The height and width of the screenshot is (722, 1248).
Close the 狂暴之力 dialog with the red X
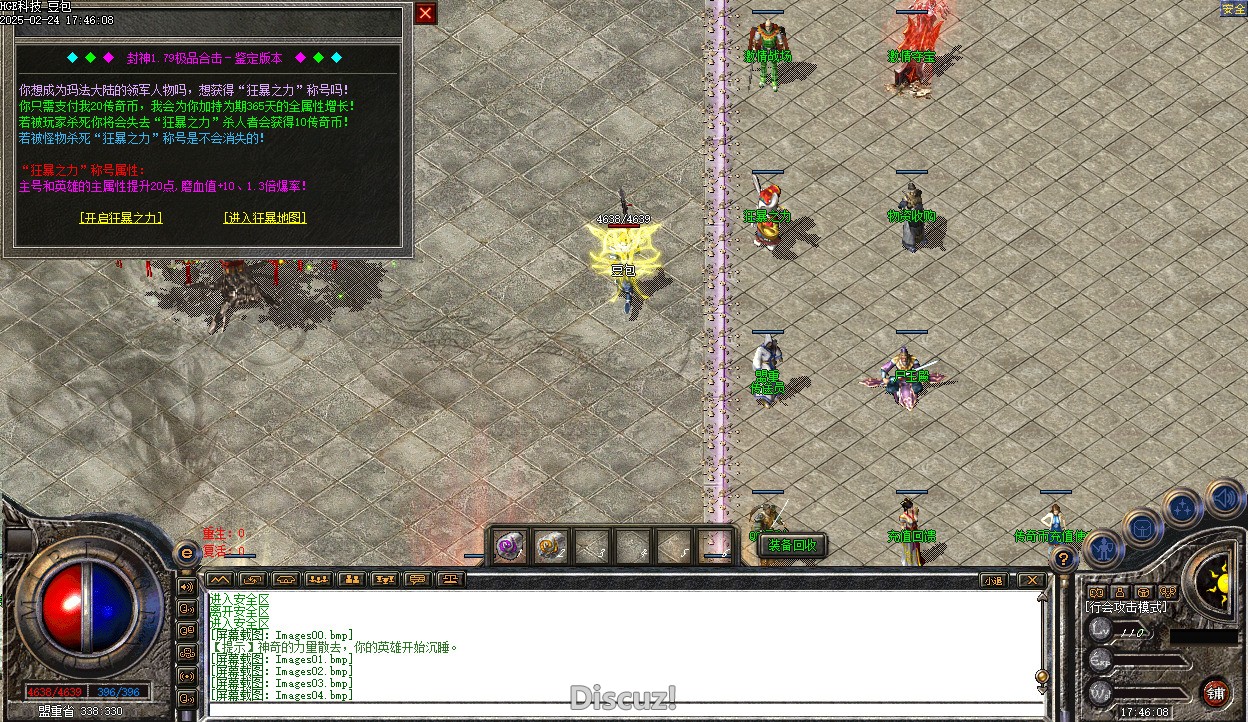426,13
